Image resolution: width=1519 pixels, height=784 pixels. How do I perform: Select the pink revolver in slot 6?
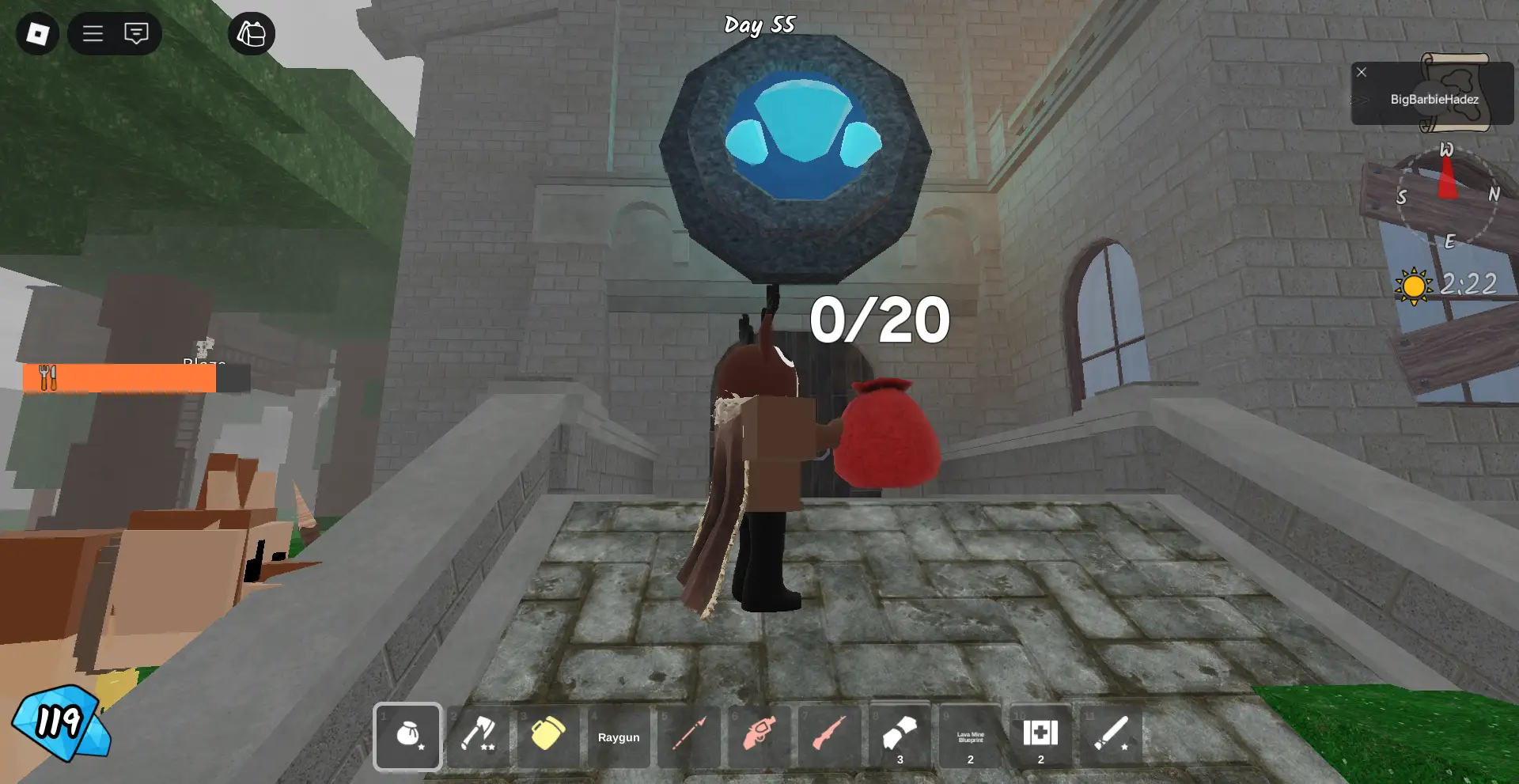point(758,737)
